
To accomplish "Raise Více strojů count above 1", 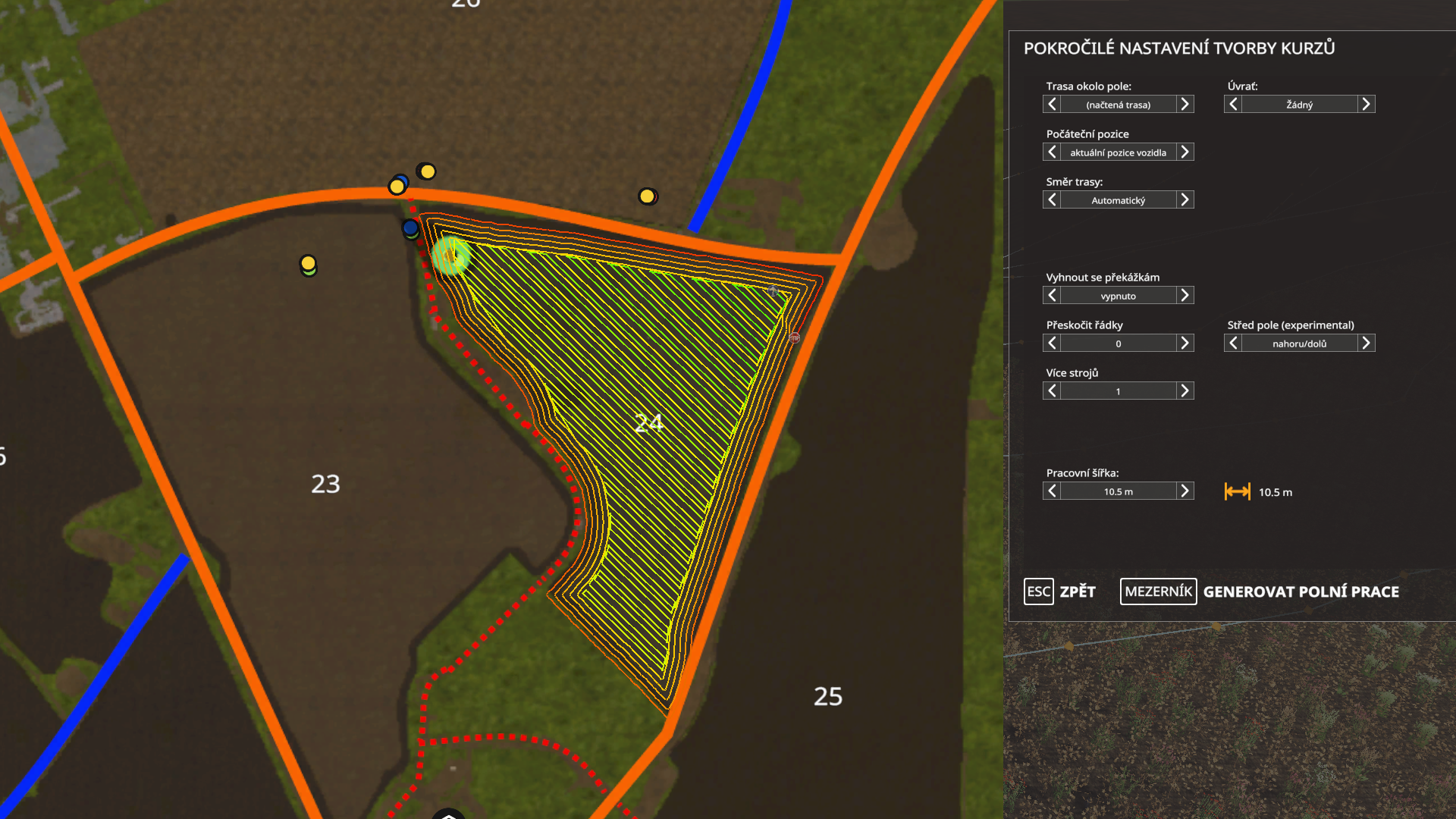I will [1185, 391].
